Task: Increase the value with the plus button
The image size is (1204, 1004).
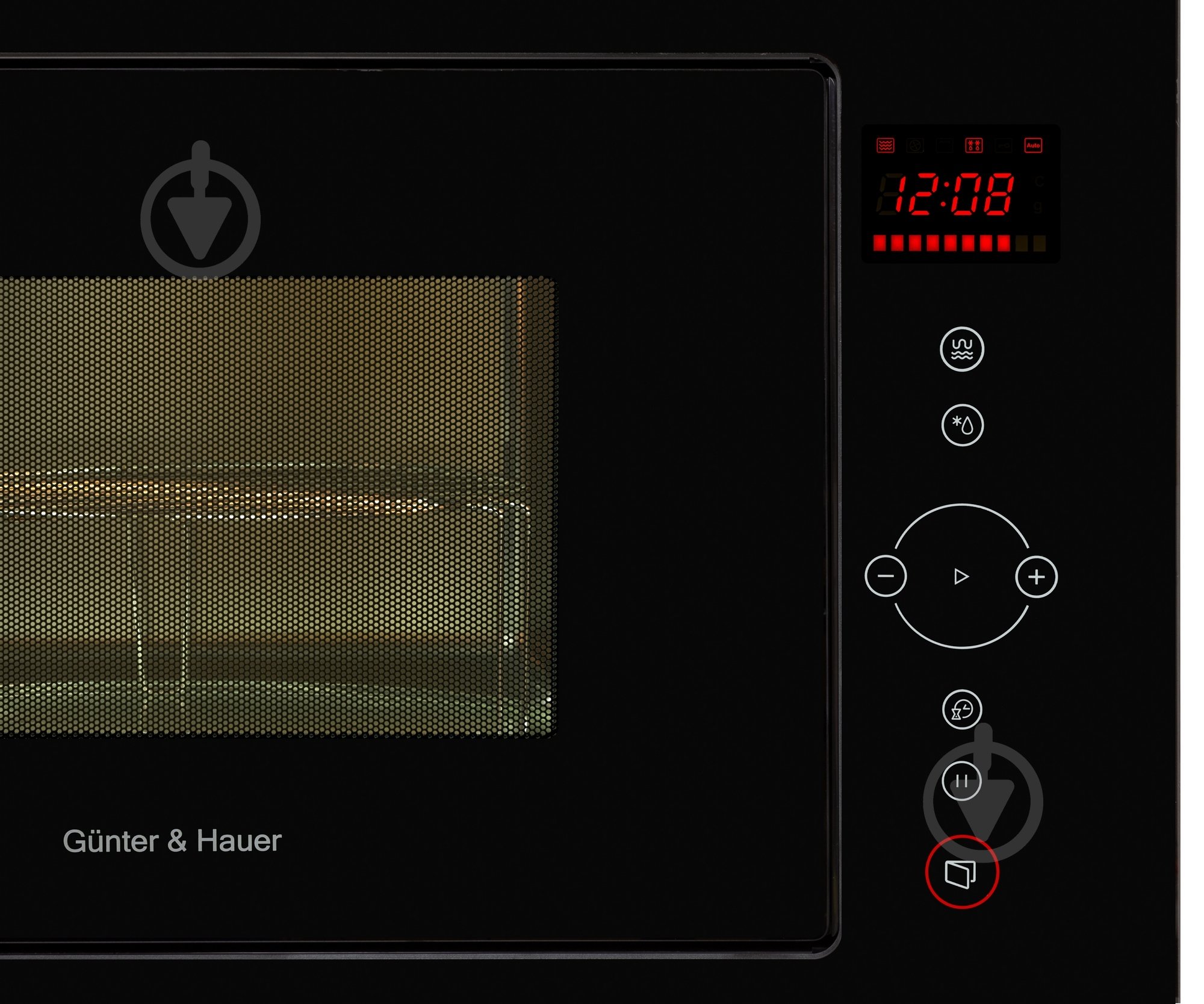Action: (1036, 577)
